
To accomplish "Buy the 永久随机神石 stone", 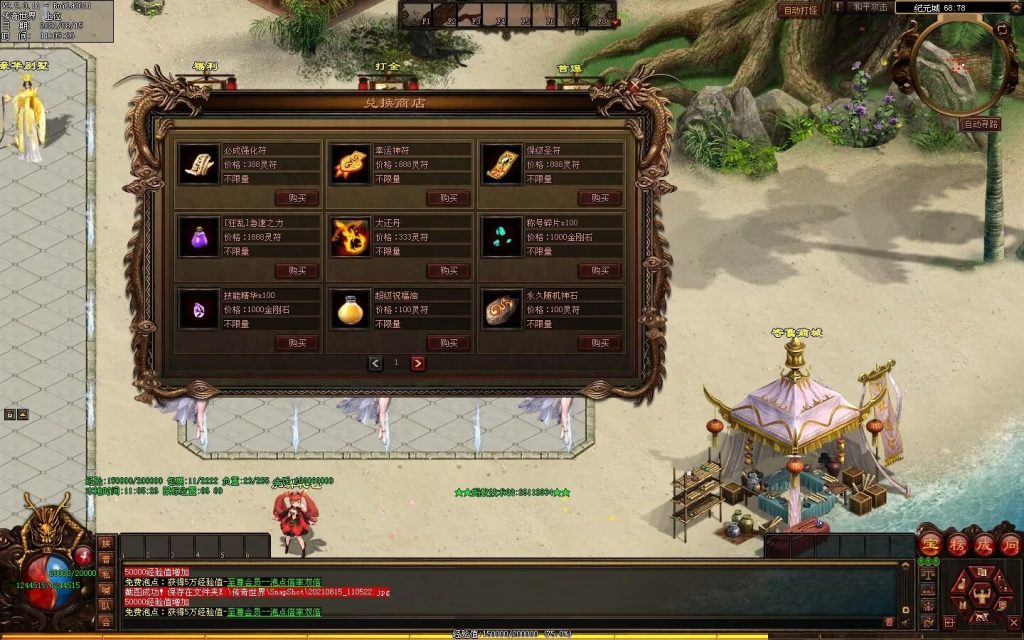I will (x=599, y=343).
